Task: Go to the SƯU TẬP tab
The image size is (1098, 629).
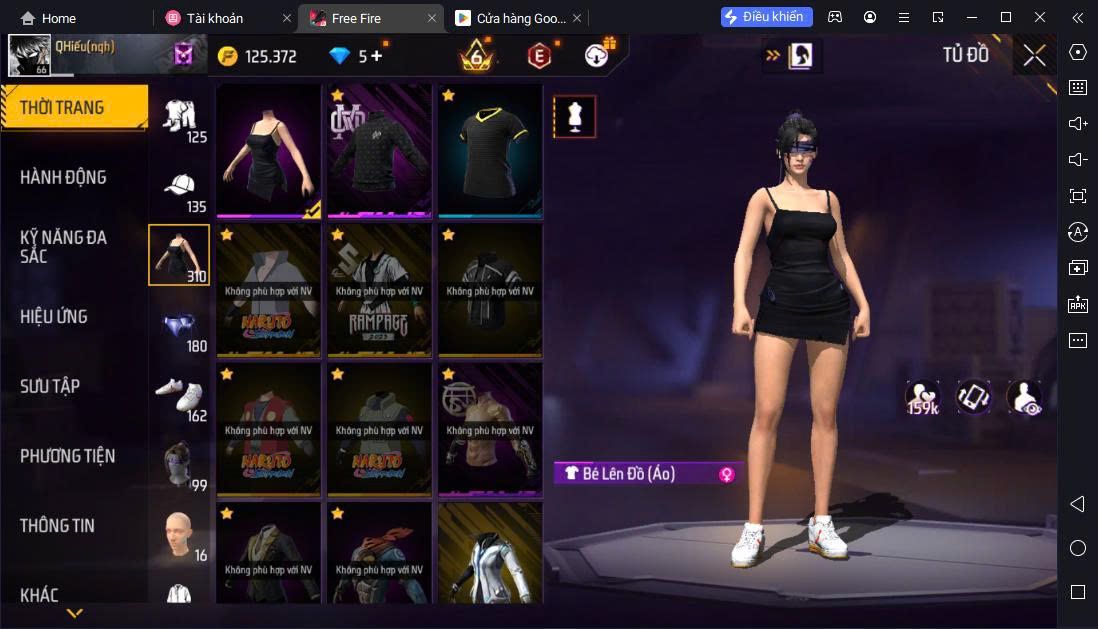Action: coord(50,386)
